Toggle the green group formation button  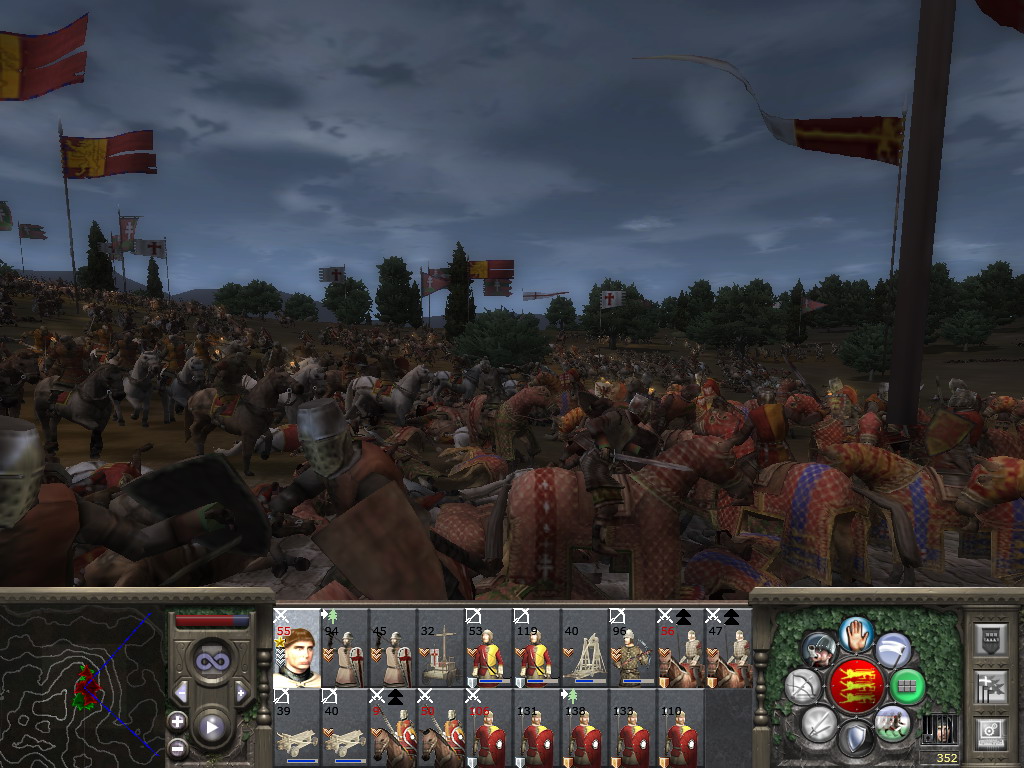coord(908,686)
